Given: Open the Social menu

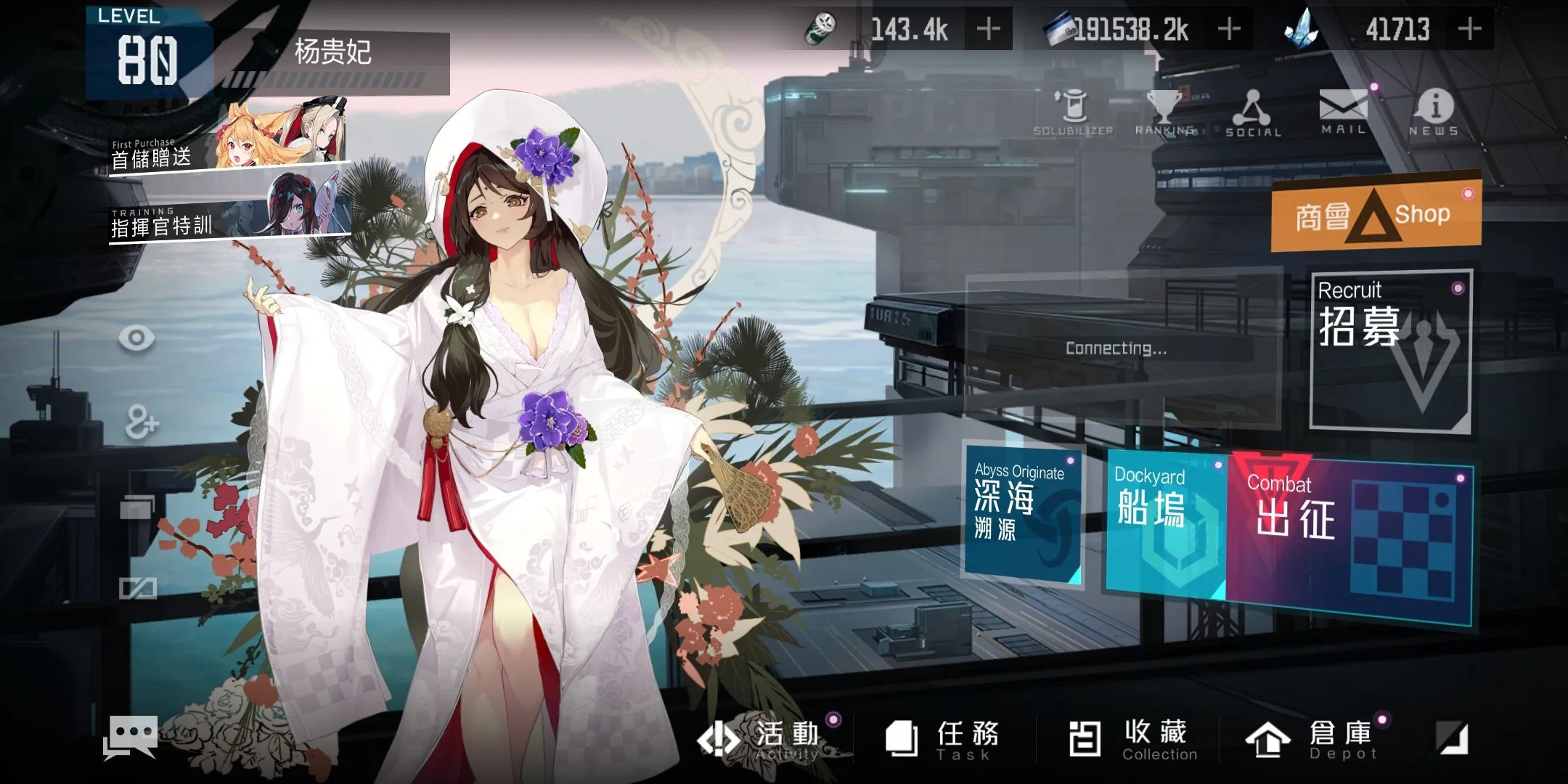Looking at the screenshot, I should [x=1254, y=113].
